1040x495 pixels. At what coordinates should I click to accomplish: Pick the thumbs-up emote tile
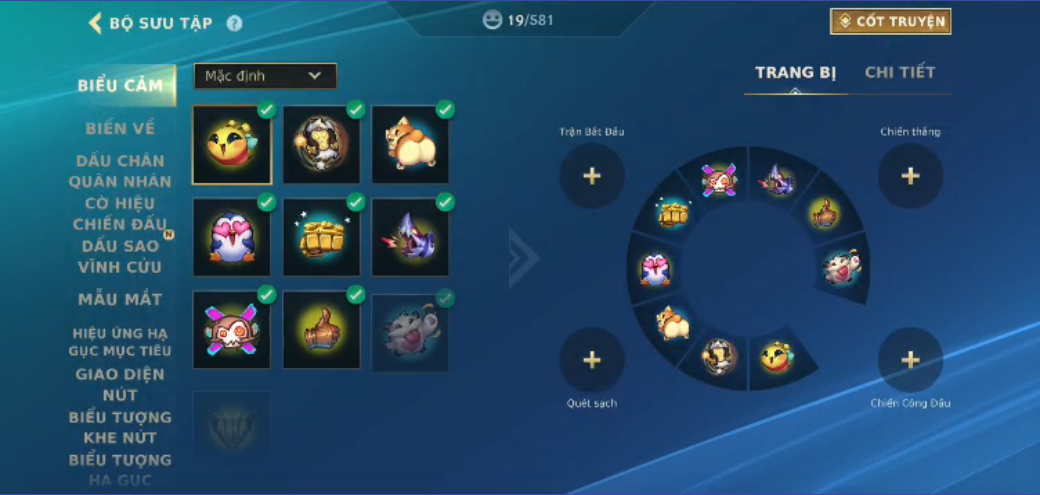(321, 330)
